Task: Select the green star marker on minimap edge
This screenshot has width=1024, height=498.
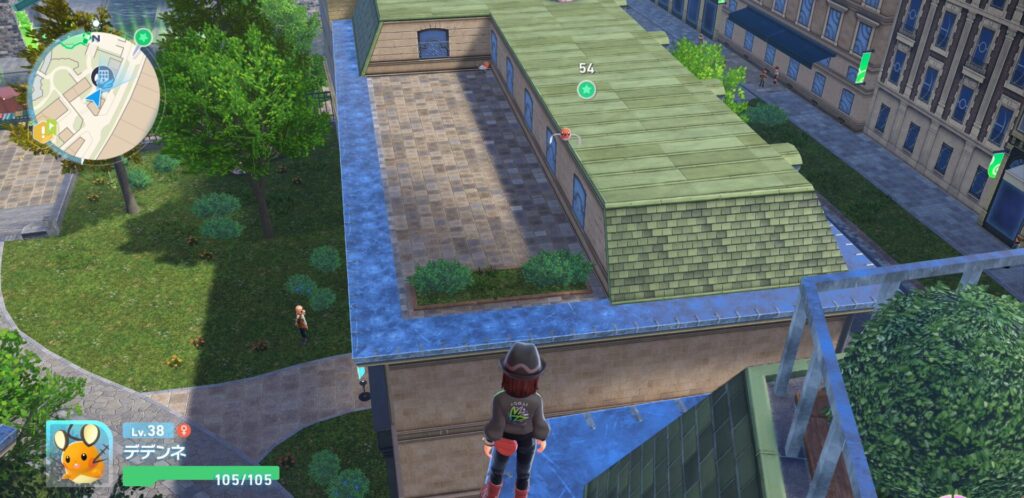Action: click(143, 38)
